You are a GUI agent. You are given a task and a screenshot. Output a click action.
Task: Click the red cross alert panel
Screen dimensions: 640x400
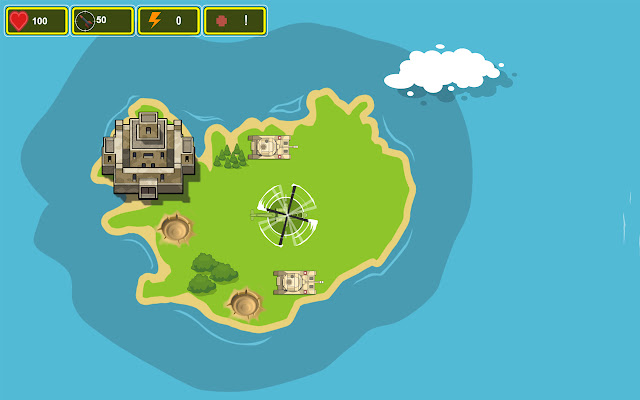coord(235,21)
